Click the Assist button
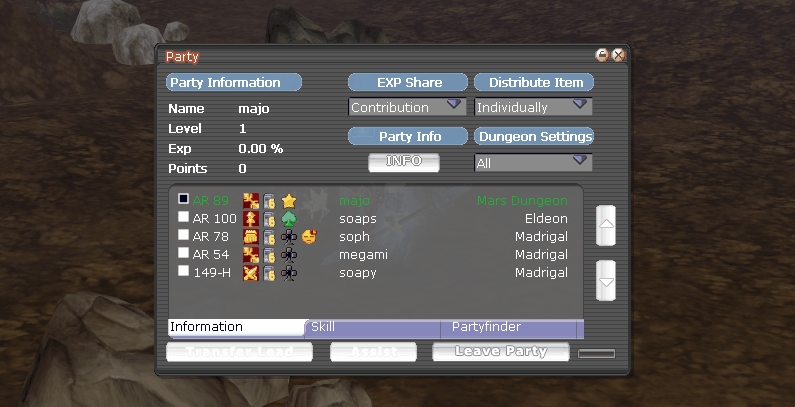Image resolution: width=795 pixels, height=407 pixels. [372, 352]
